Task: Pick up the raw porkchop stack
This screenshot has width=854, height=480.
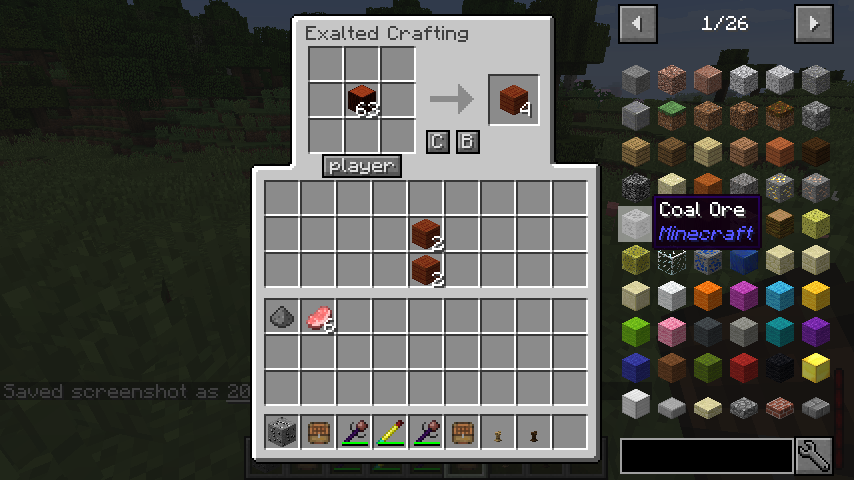Action: coord(319,318)
